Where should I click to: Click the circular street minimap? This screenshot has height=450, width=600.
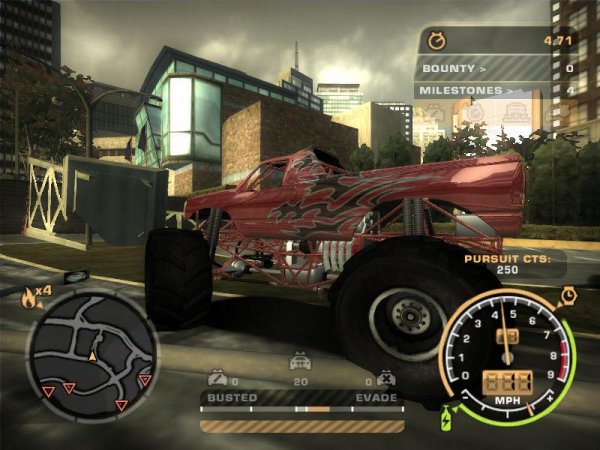[x=92, y=354]
